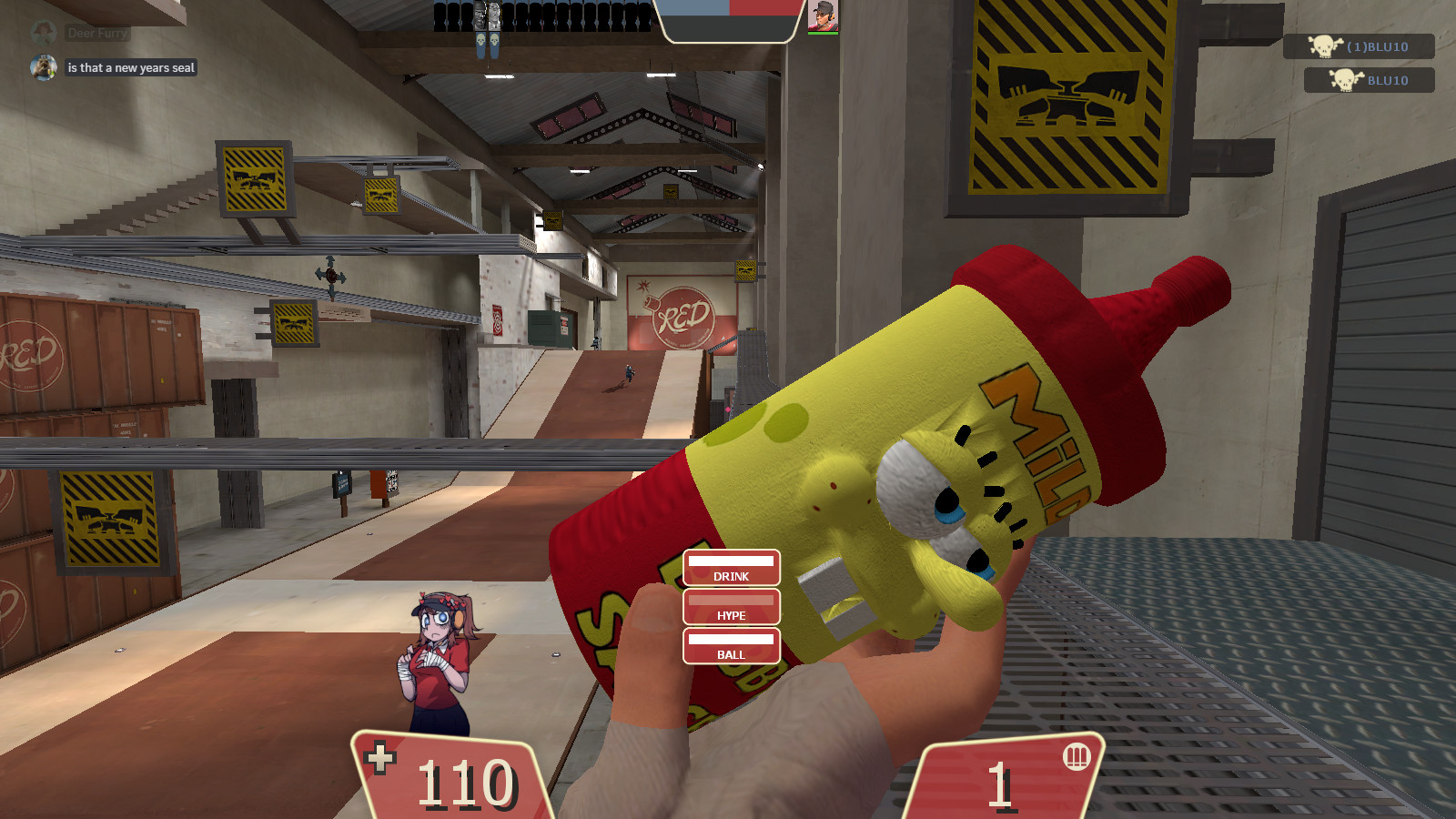This screenshot has height=819, width=1456.
Task: Click the second revealed class portrait up top
Action: point(494,15)
